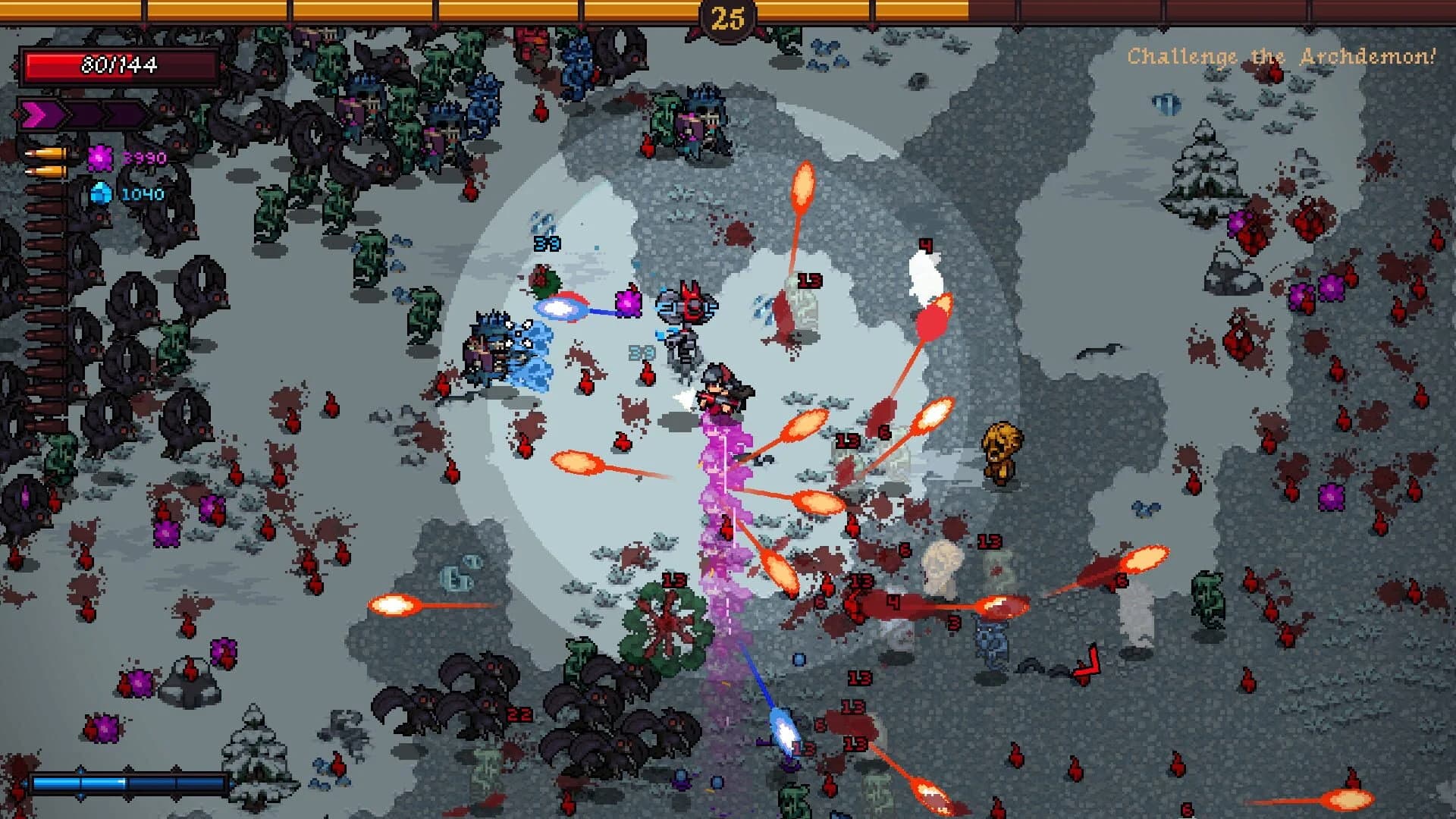Image resolution: width=1456 pixels, height=819 pixels.
Task: Click the Challenge the Archdemon! objective text
Action: click(1280, 53)
